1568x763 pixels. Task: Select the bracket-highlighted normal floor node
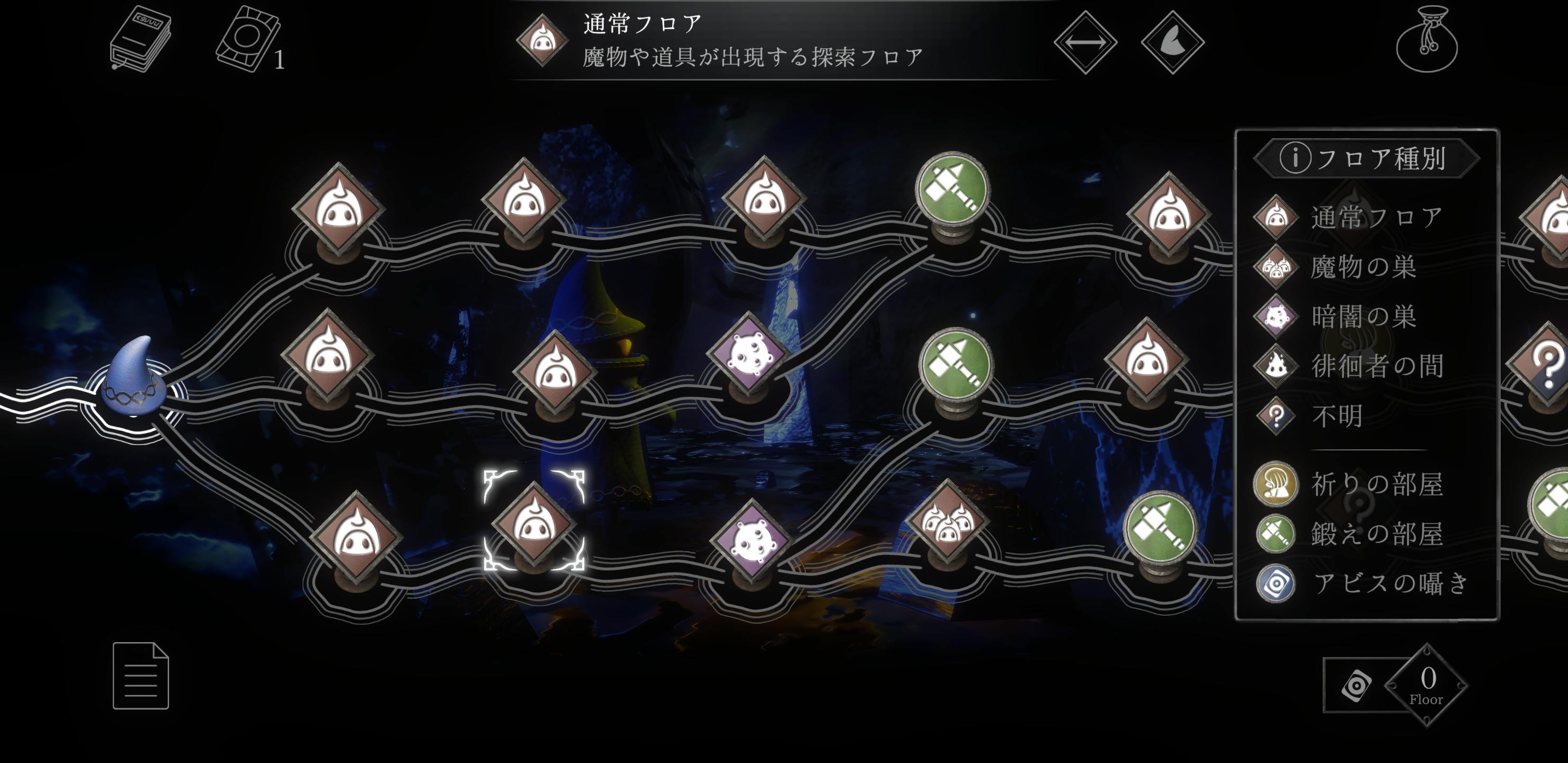(x=534, y=522)
